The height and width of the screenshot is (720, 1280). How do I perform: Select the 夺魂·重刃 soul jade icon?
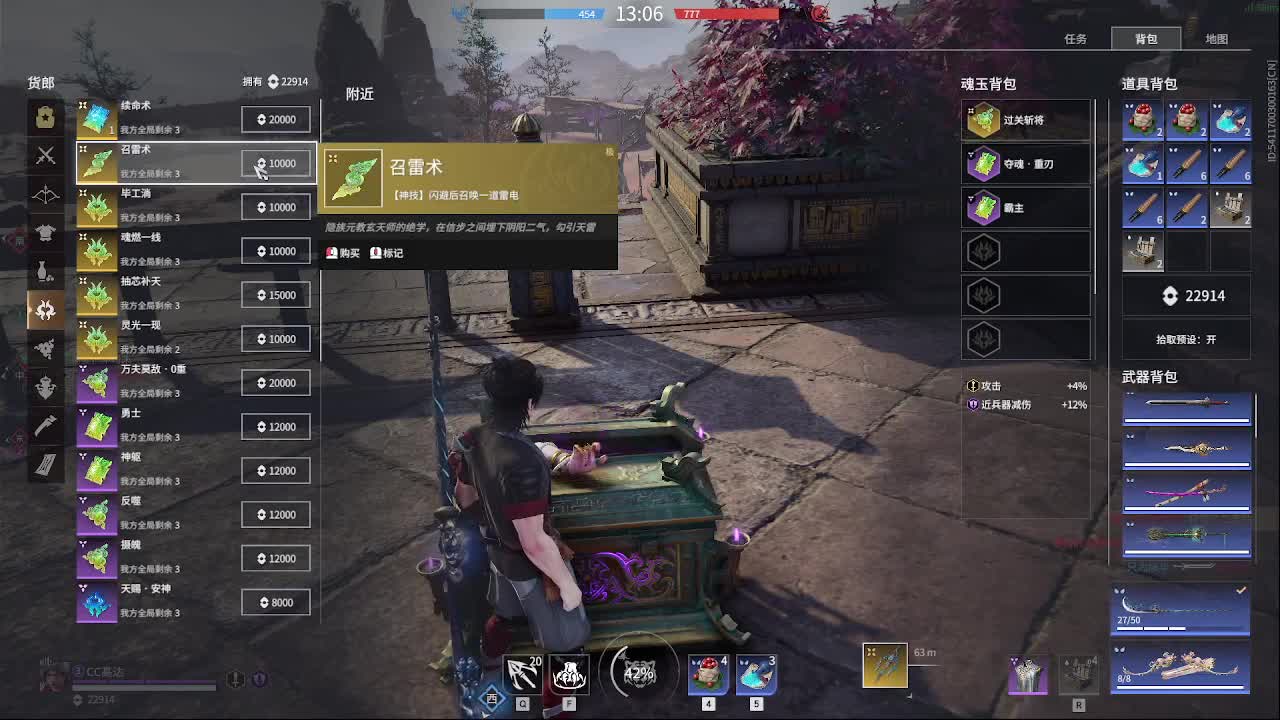pos(984,163)
